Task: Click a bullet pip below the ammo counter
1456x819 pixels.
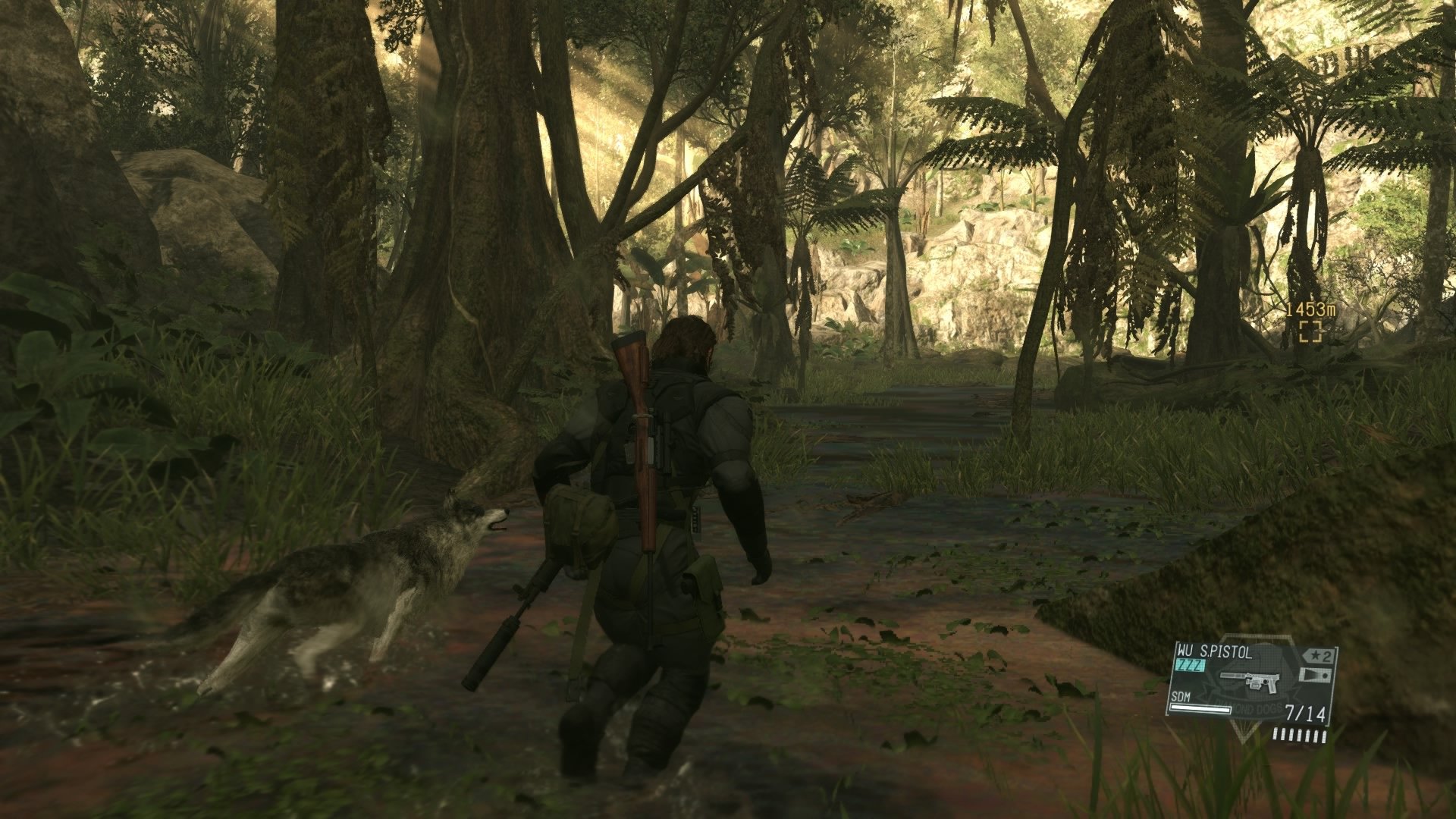Action: click(x=1299, y=734)
